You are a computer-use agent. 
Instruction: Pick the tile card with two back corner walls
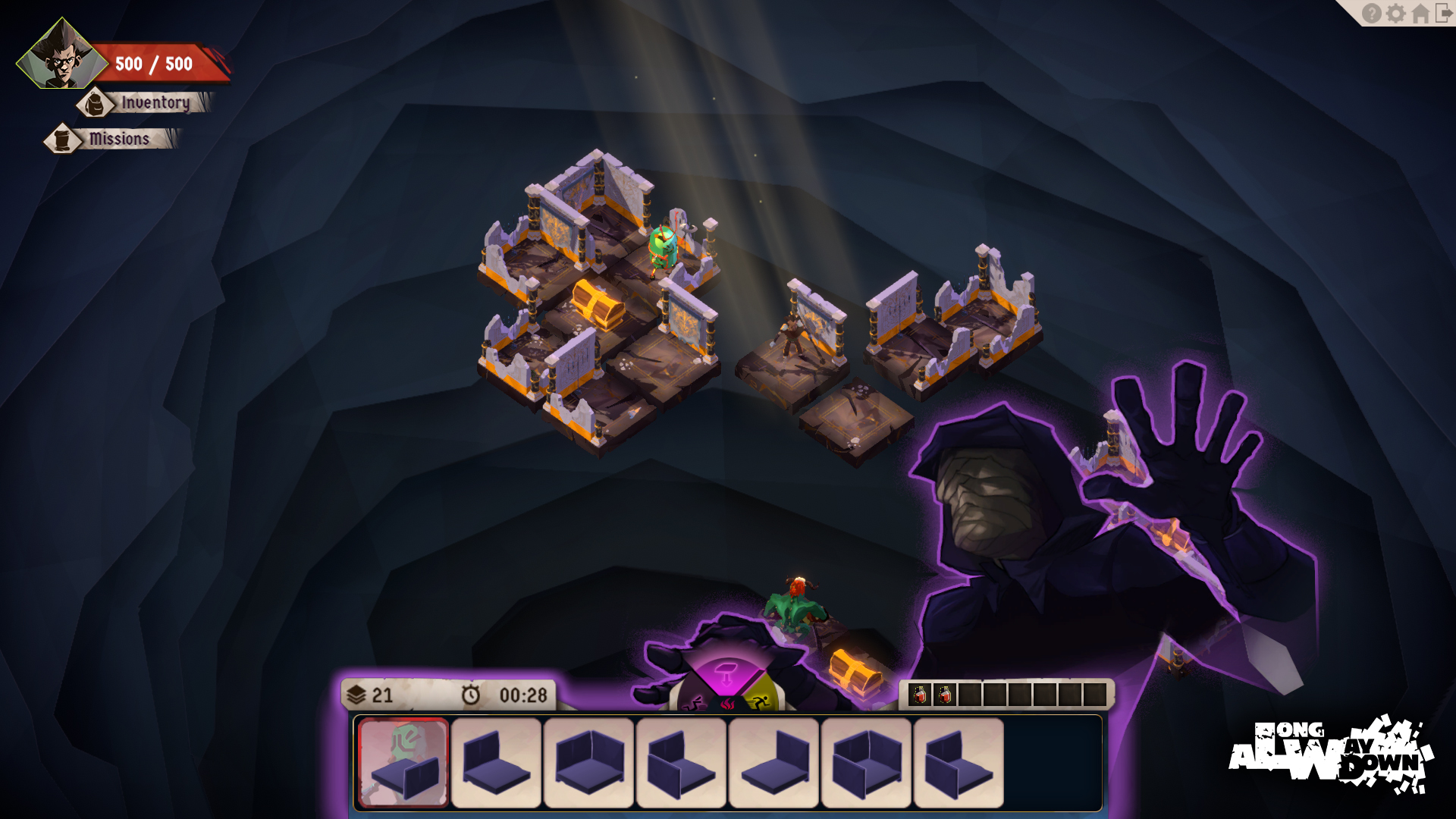[x=588, y=763]
